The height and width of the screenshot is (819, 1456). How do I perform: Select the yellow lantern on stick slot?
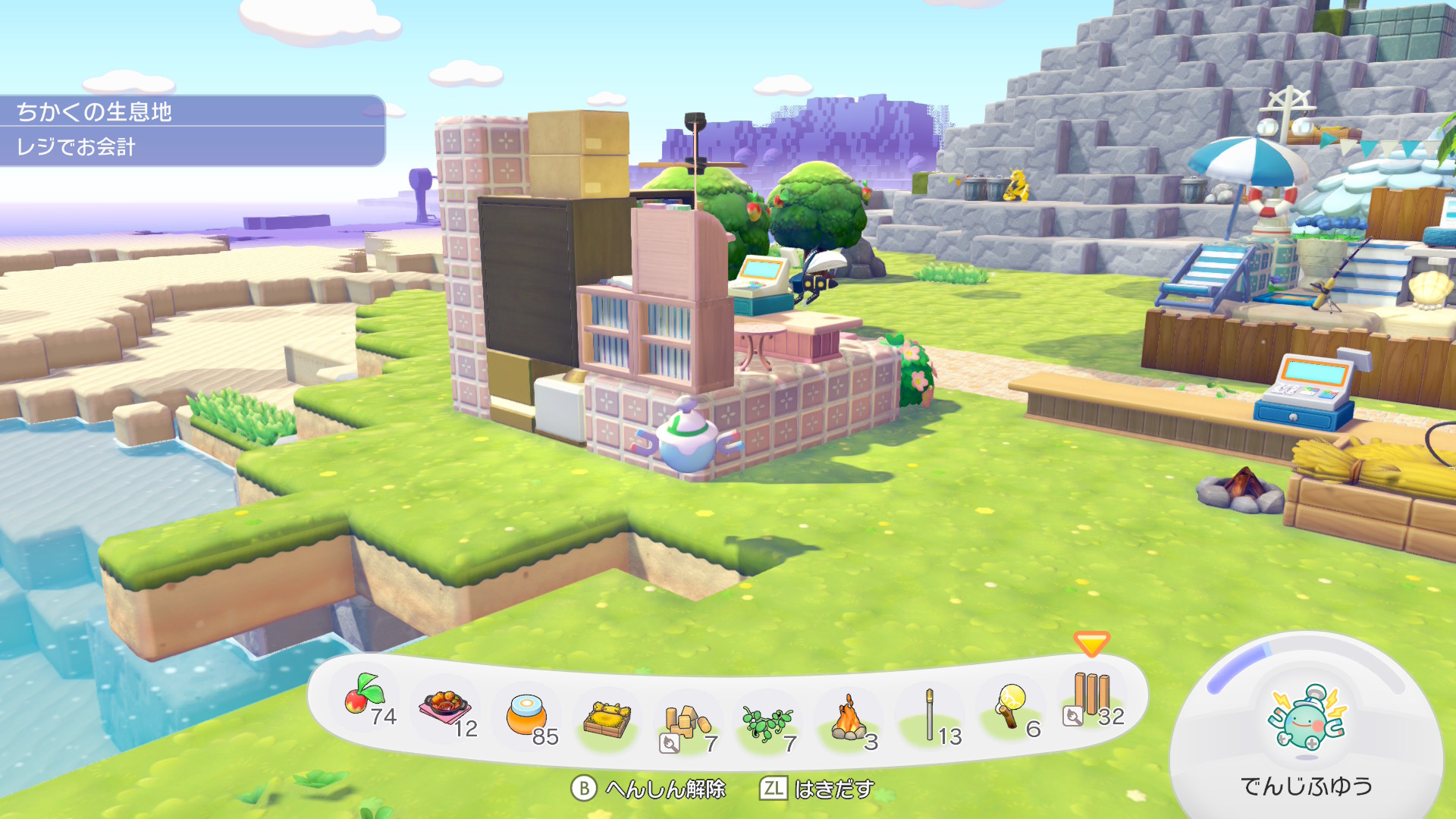coord(1011,707)
